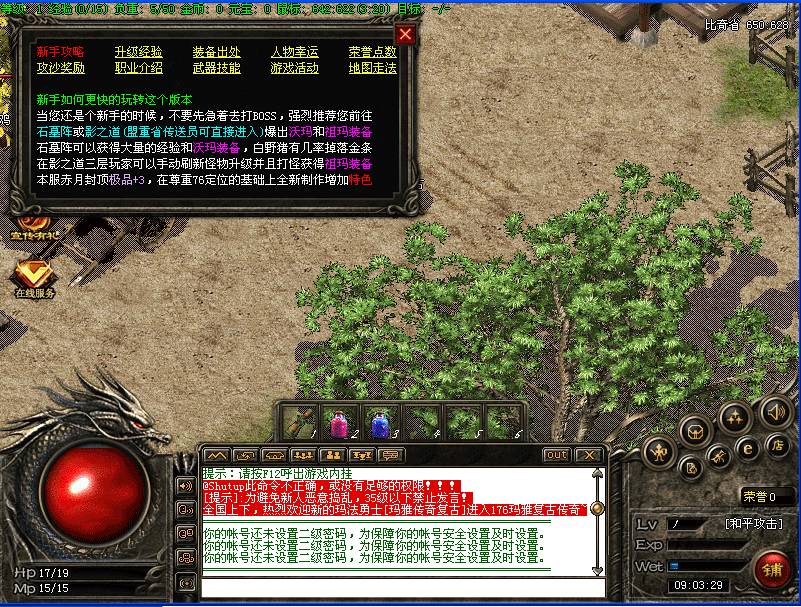Toggle the sound speaker round button

click(775, 411)
